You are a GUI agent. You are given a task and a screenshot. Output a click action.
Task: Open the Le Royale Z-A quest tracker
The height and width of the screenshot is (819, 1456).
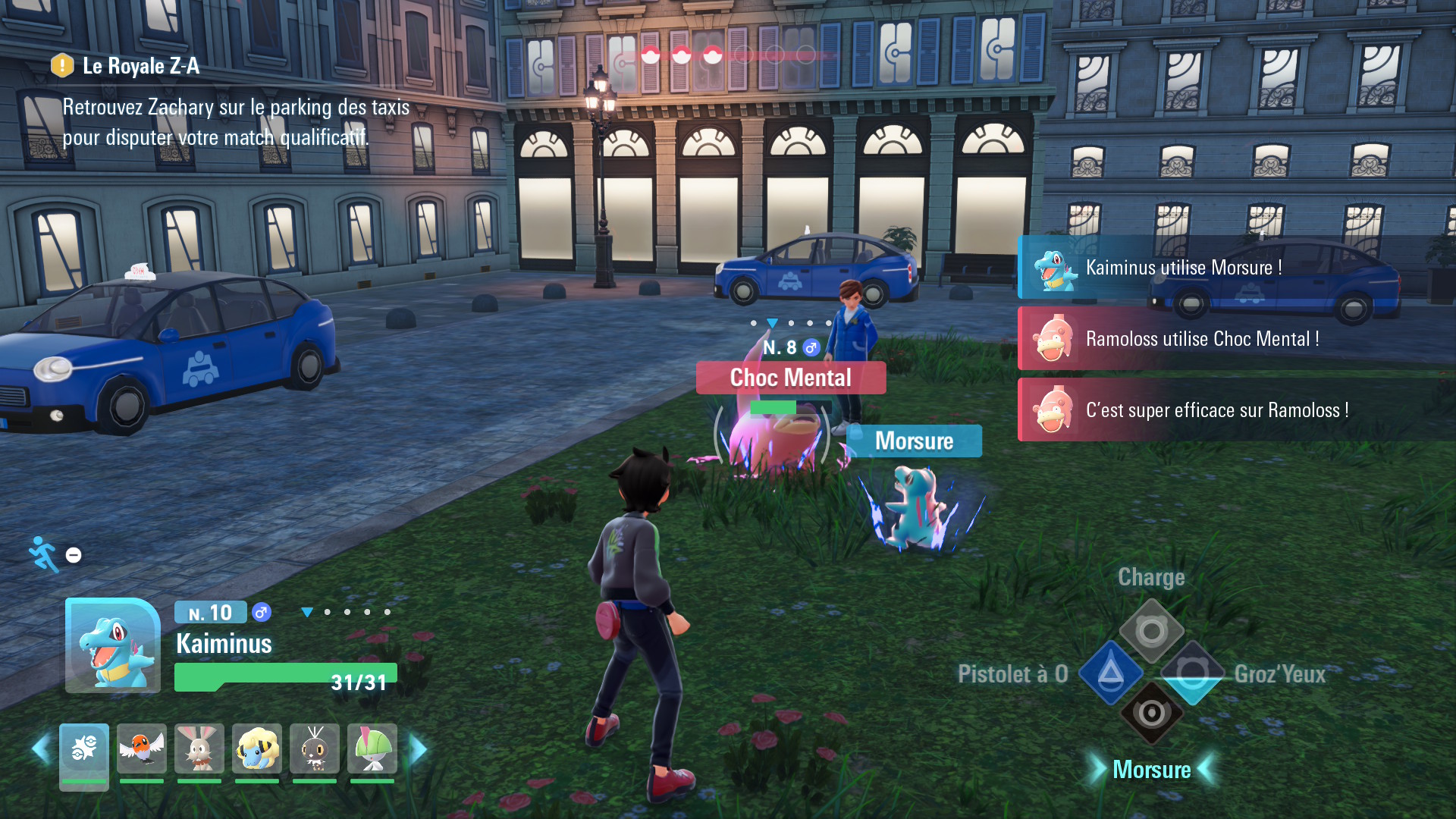click(x=141, y=67)
